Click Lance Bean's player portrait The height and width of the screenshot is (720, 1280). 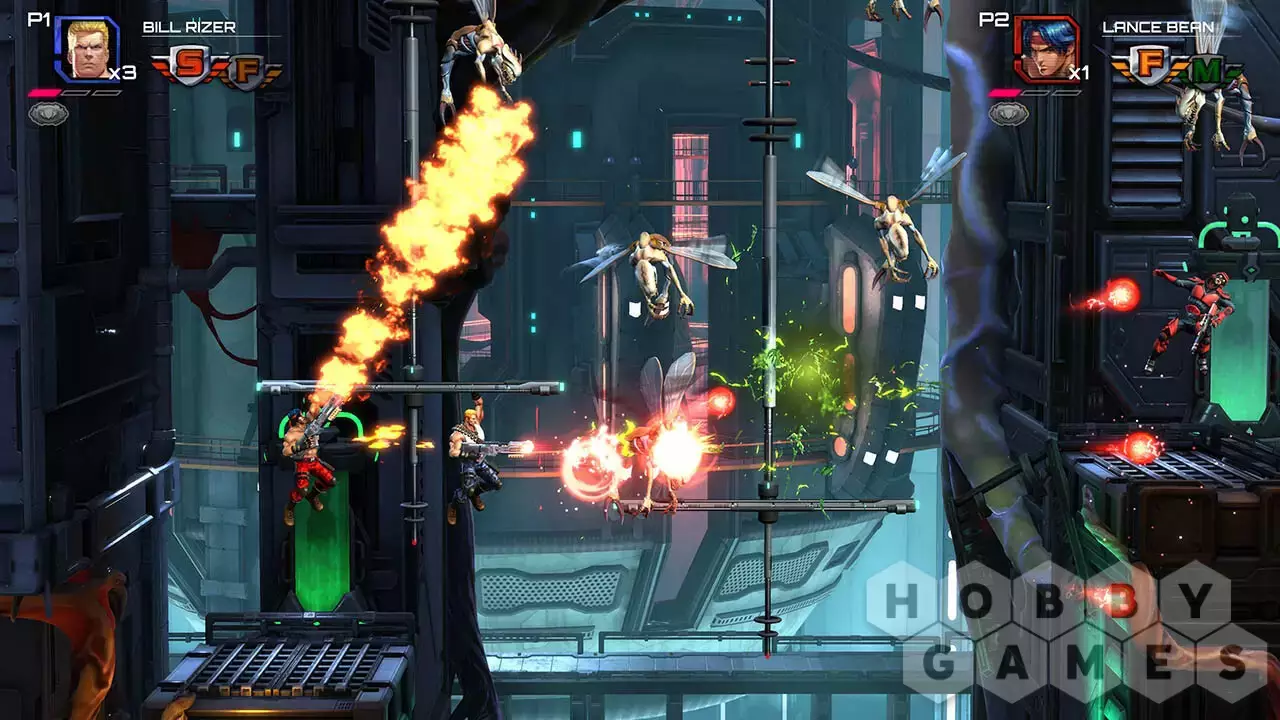click(x=1046, y=49)
